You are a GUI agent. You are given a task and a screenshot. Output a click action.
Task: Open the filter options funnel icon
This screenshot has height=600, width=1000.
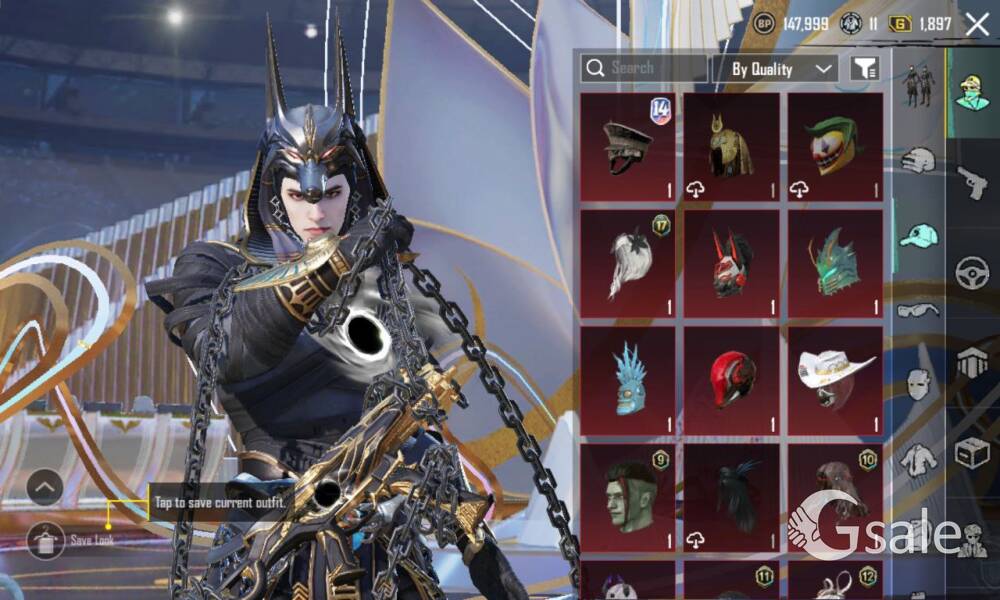864,68
